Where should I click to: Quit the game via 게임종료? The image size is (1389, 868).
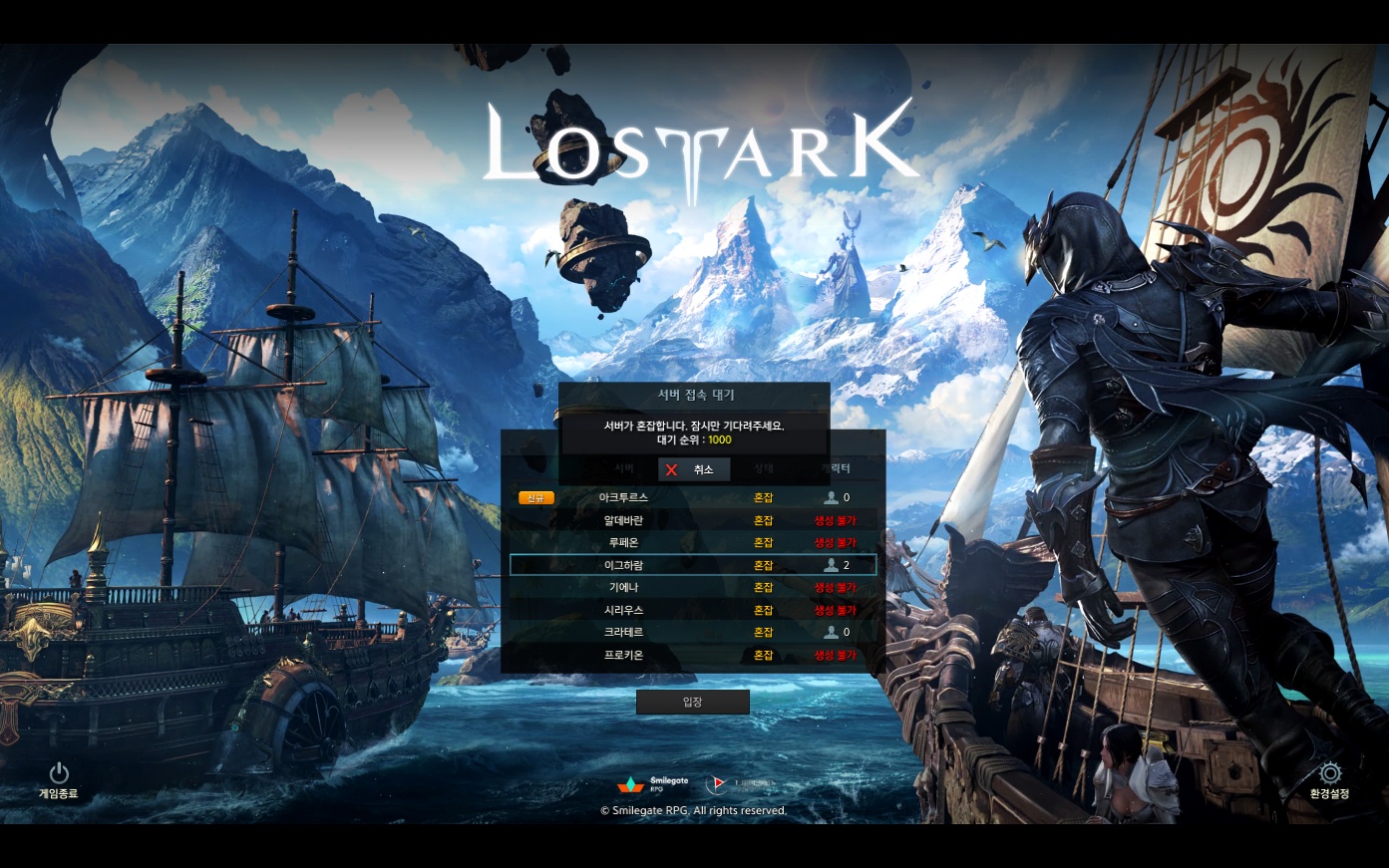pyautogui.click(x=59, y=780)
